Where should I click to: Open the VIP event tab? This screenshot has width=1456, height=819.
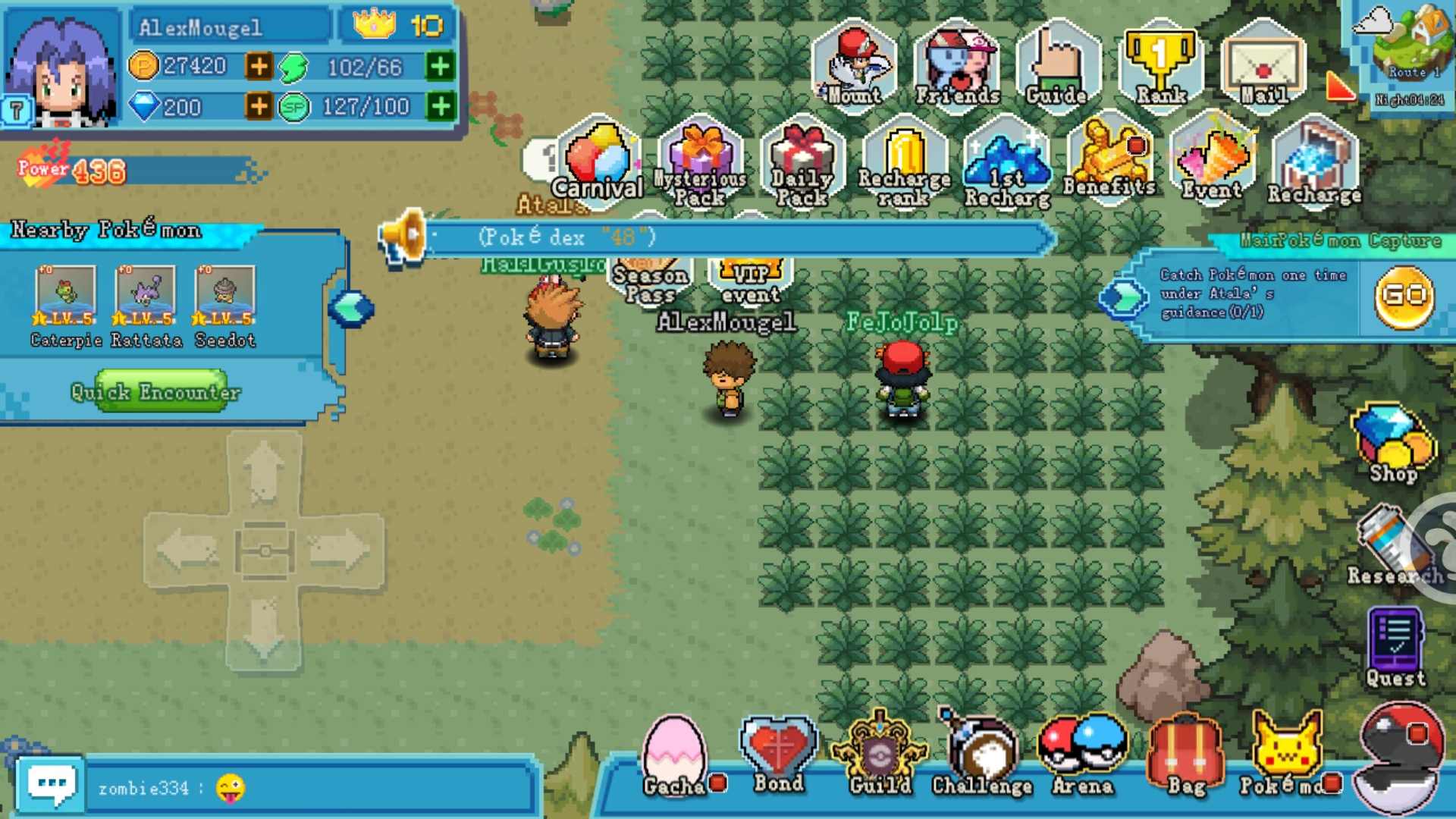click(752, 281)
